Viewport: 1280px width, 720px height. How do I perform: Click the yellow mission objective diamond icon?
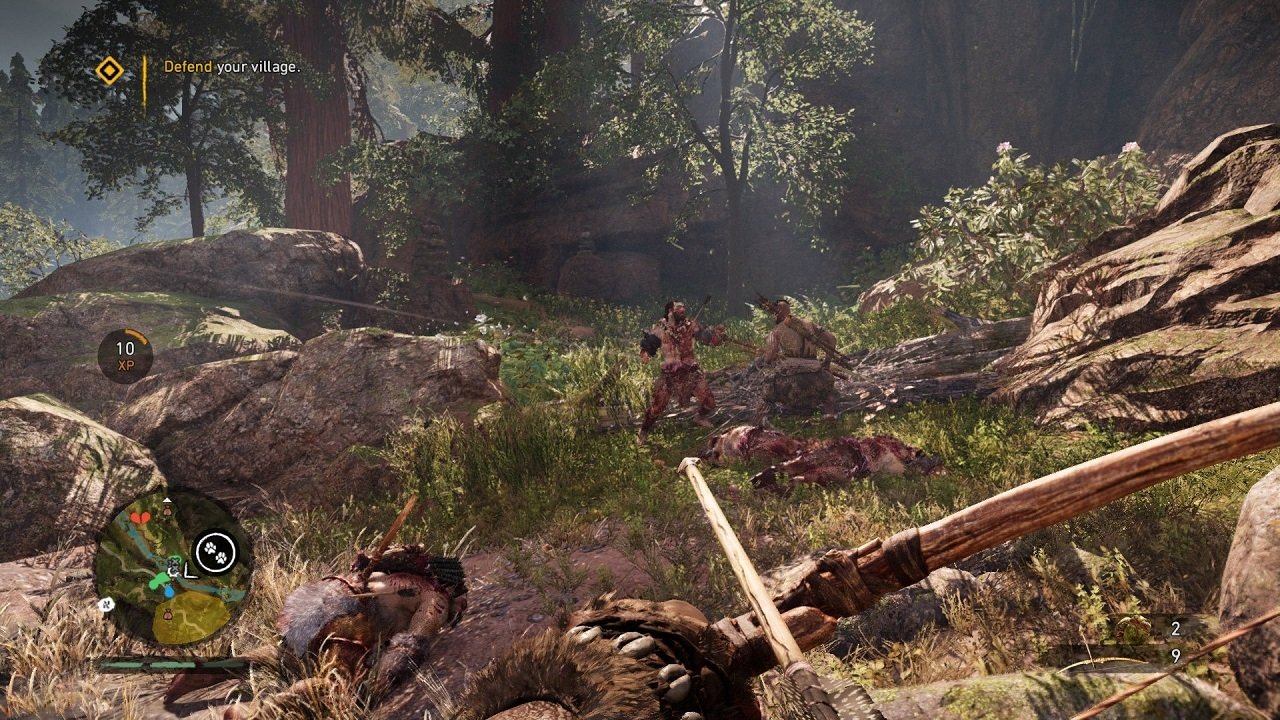tap(110, 72)
